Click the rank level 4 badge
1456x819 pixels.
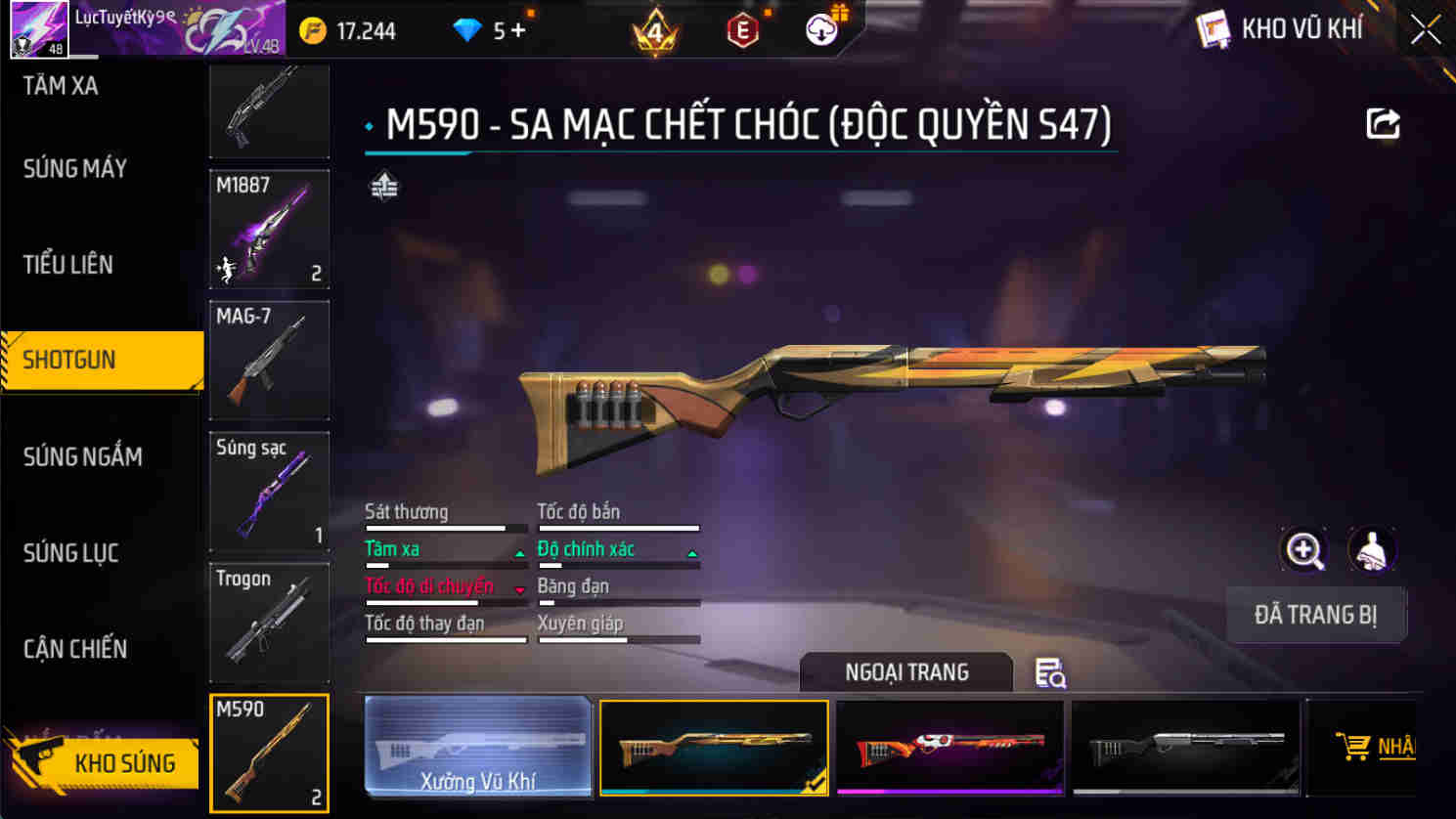pos(655,31)
